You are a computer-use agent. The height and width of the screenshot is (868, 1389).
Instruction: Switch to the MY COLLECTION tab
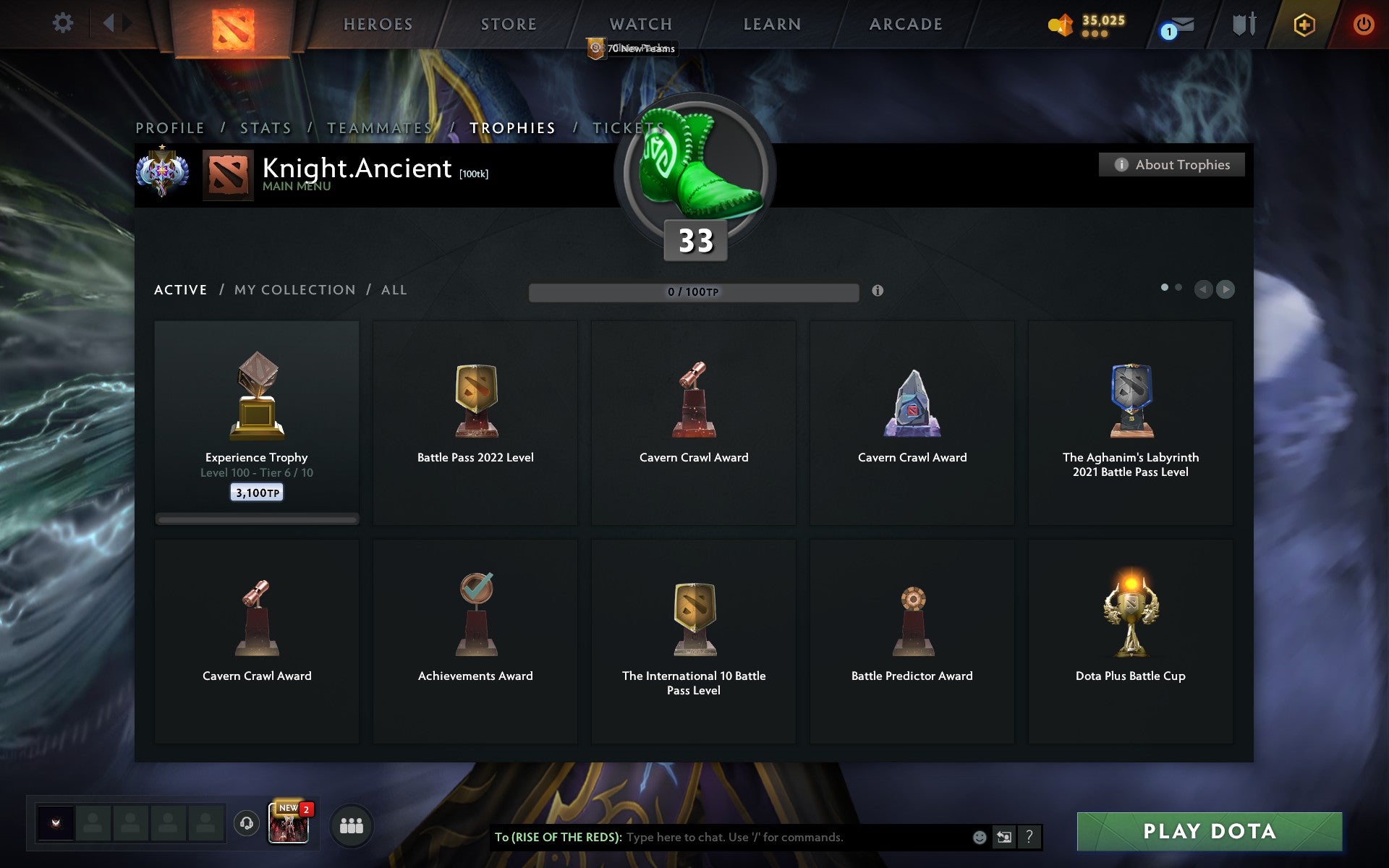(294, 289)
